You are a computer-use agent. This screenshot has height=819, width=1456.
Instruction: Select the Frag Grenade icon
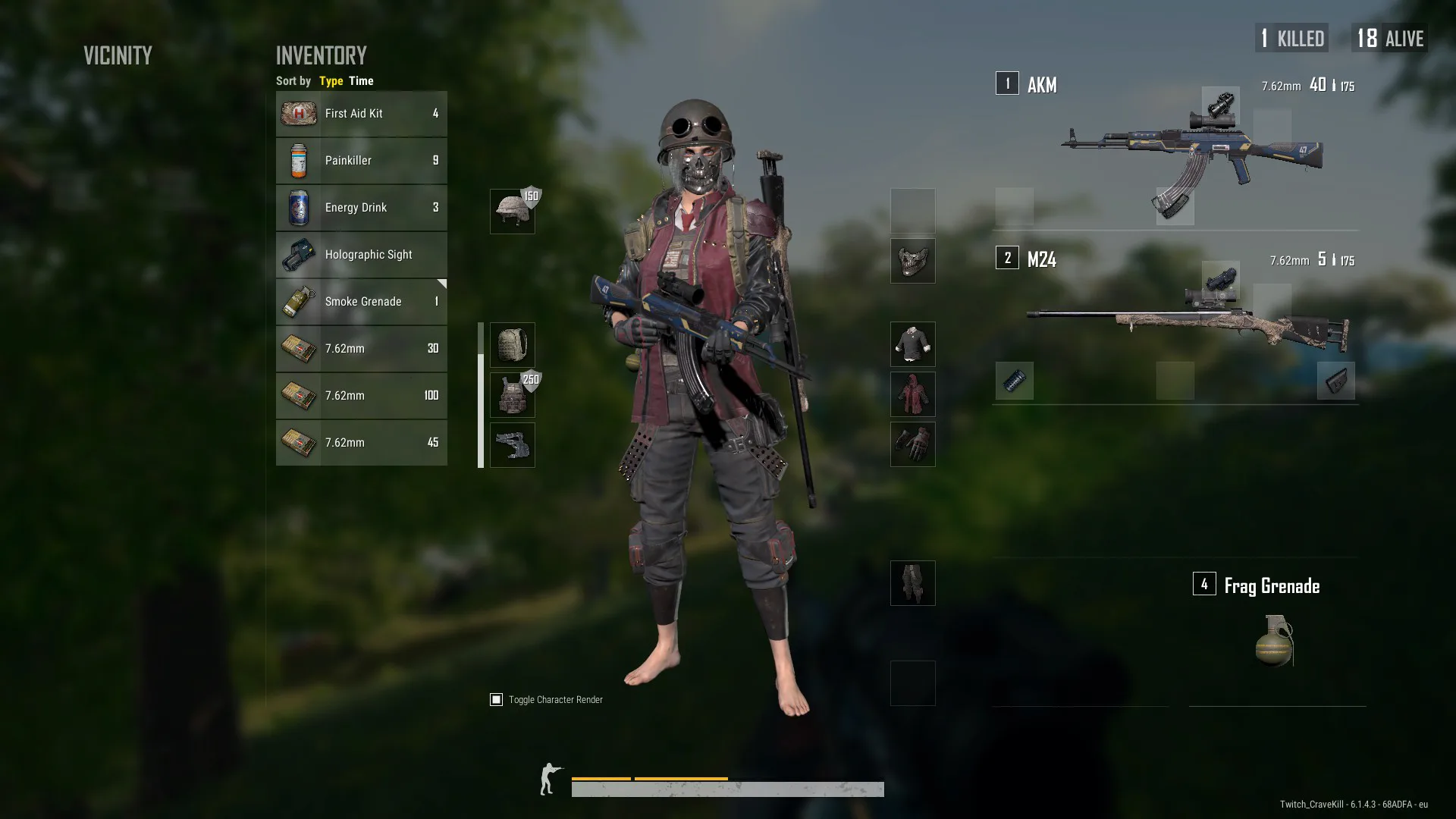[1273, 641]
